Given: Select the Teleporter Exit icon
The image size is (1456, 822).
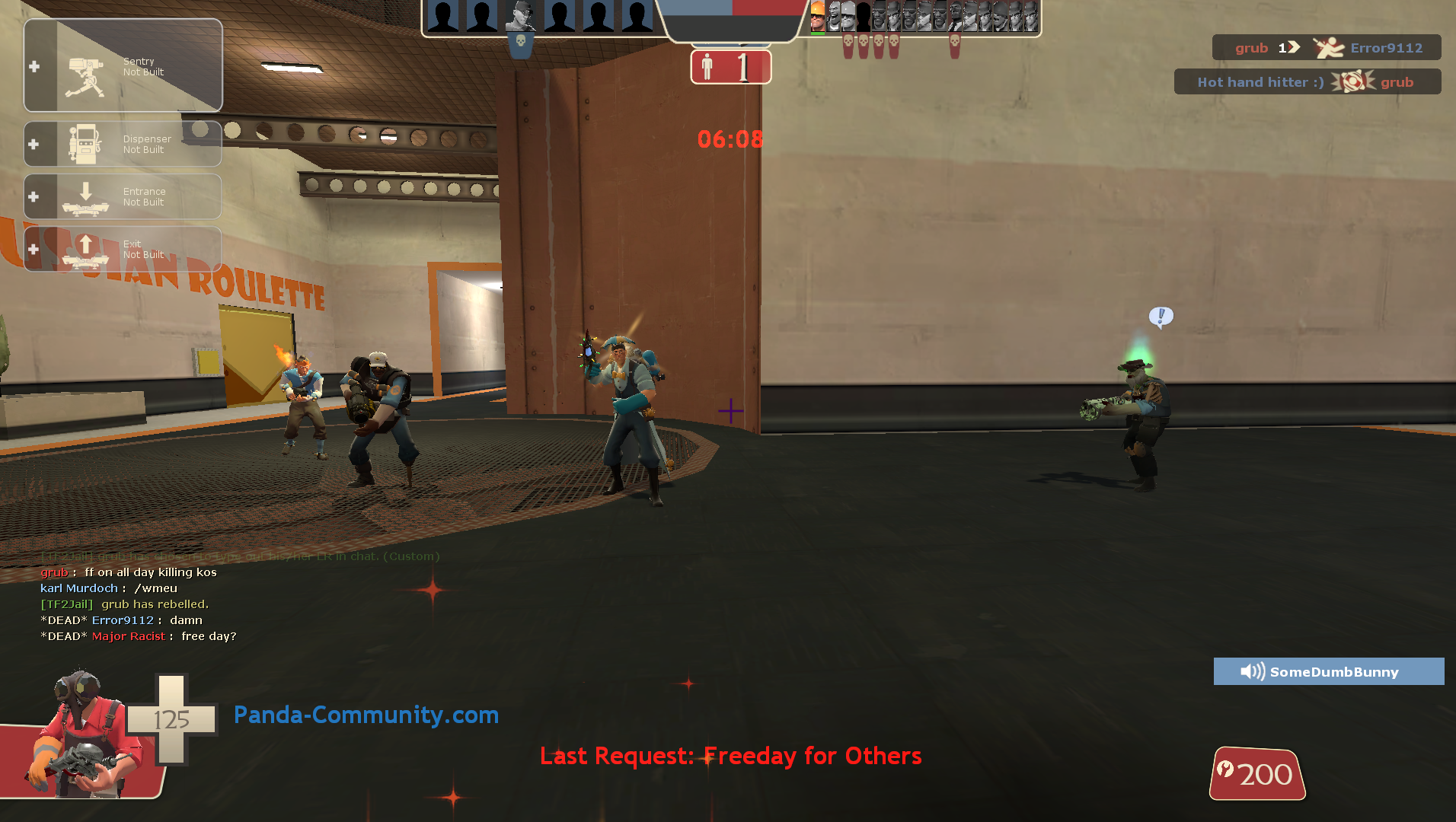Looking at the screenshot, I should pyautogui.click(x=86, y=248).
